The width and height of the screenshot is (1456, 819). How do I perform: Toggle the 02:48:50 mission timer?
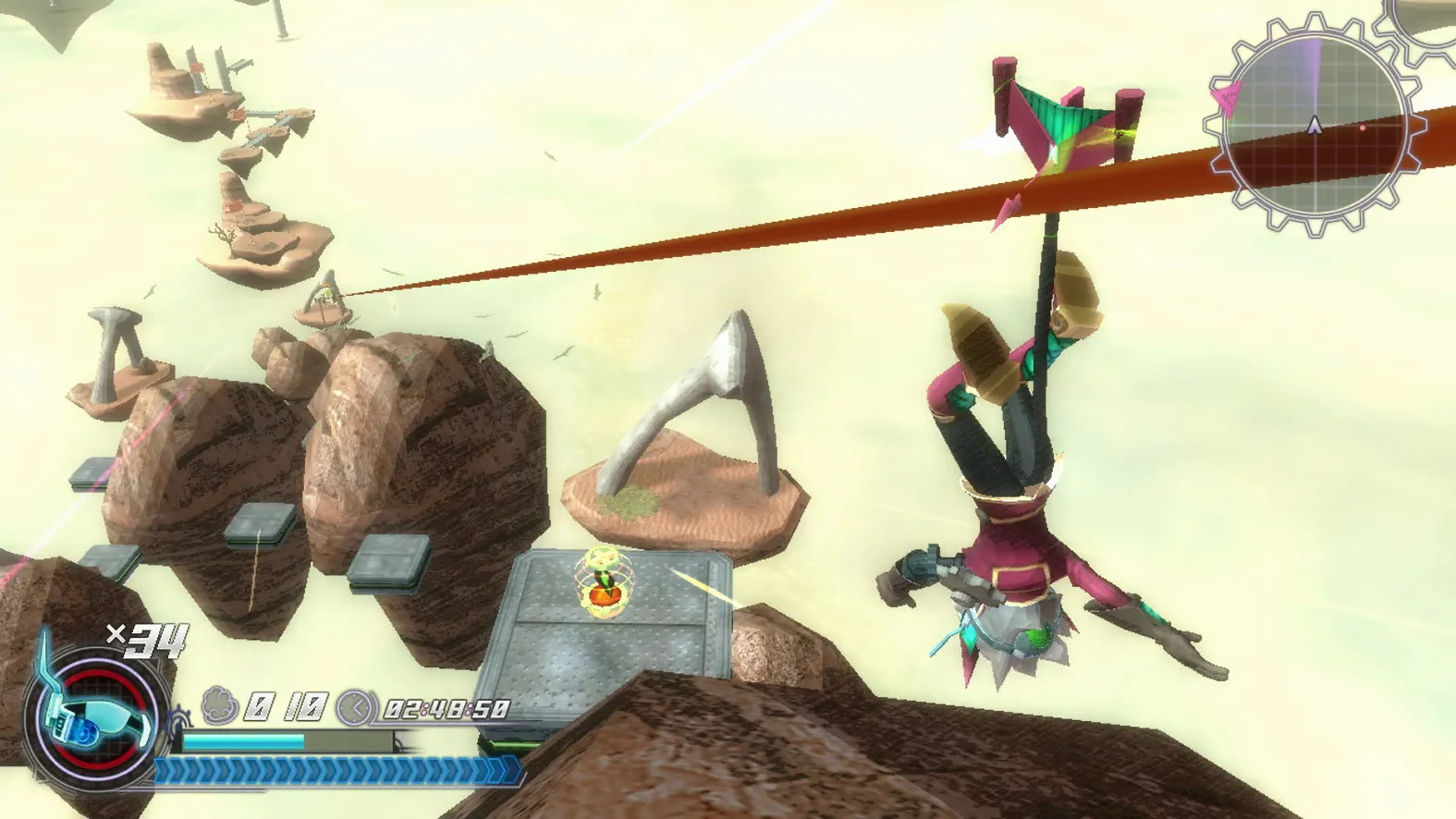point(447,708)
